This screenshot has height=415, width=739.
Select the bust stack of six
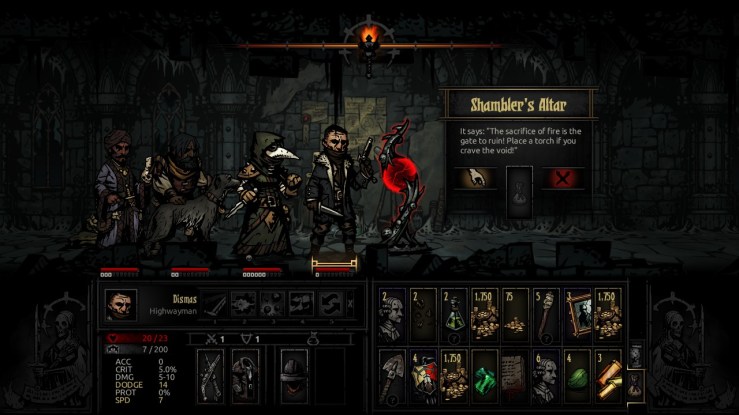(547, 372)
